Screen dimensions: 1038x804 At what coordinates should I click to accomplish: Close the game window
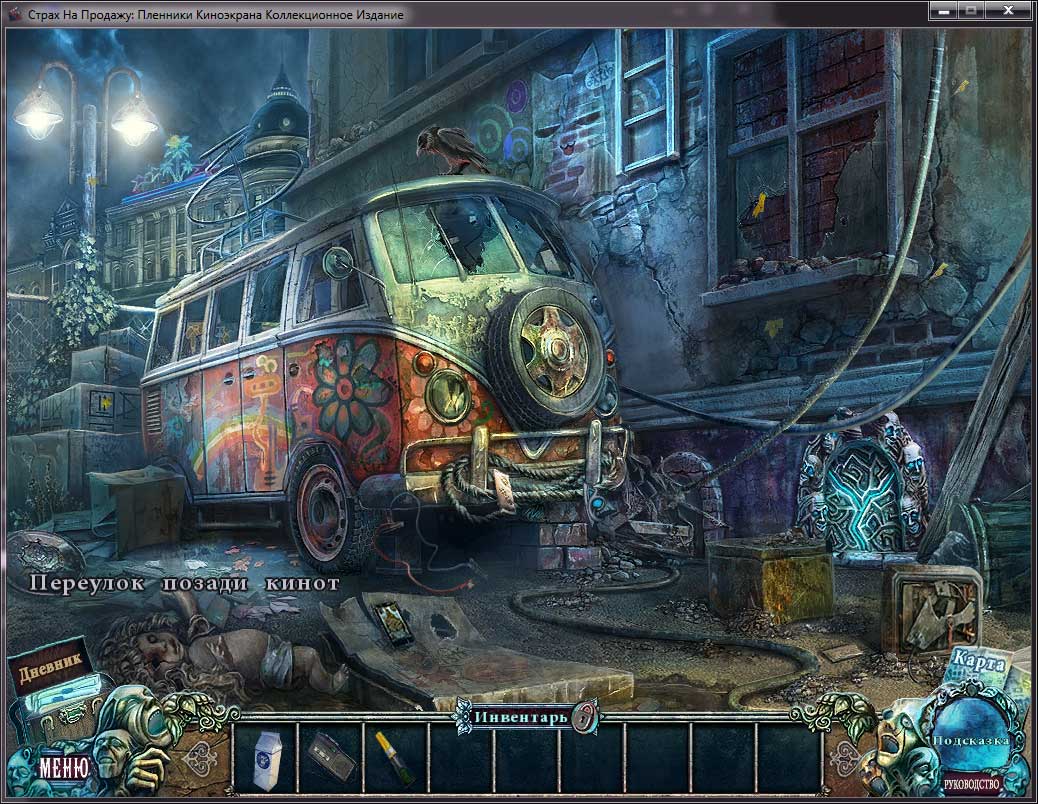tap(1007, 10)
